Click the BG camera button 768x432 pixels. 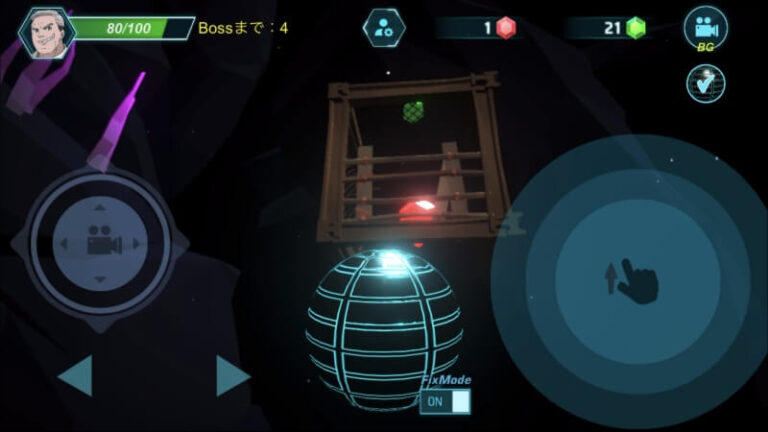click(705, 30)
